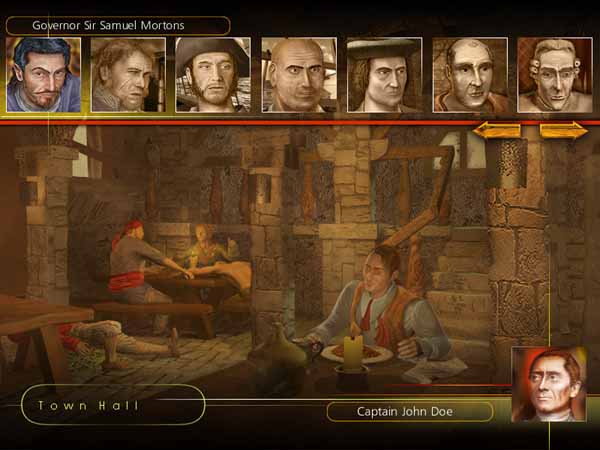The image size is (600, 450).
Task: Choose the portrait of the man in the tricorn hat
Action: coord(212,75)
